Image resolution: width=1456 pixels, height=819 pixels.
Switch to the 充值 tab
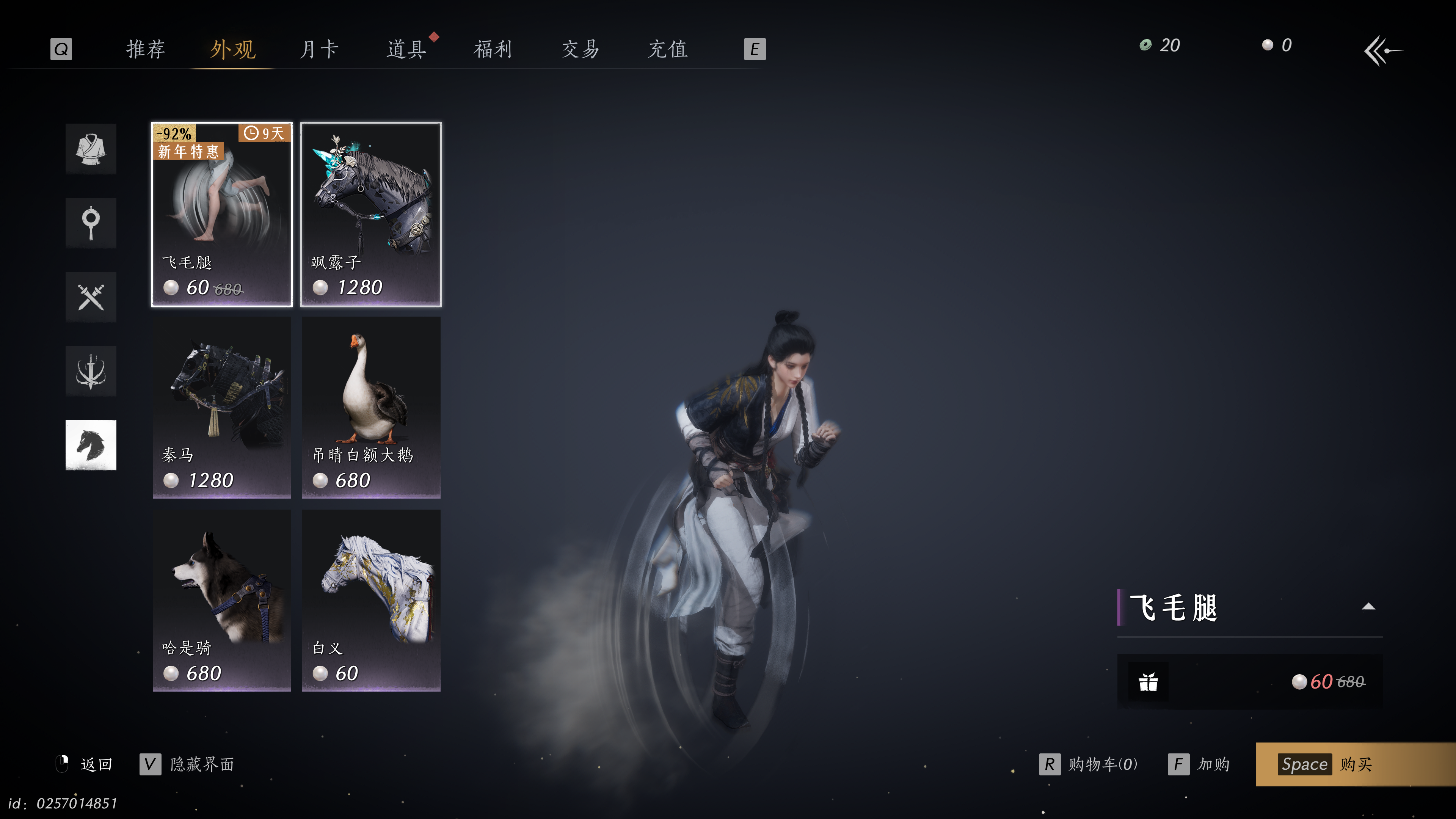click(667, 49)
